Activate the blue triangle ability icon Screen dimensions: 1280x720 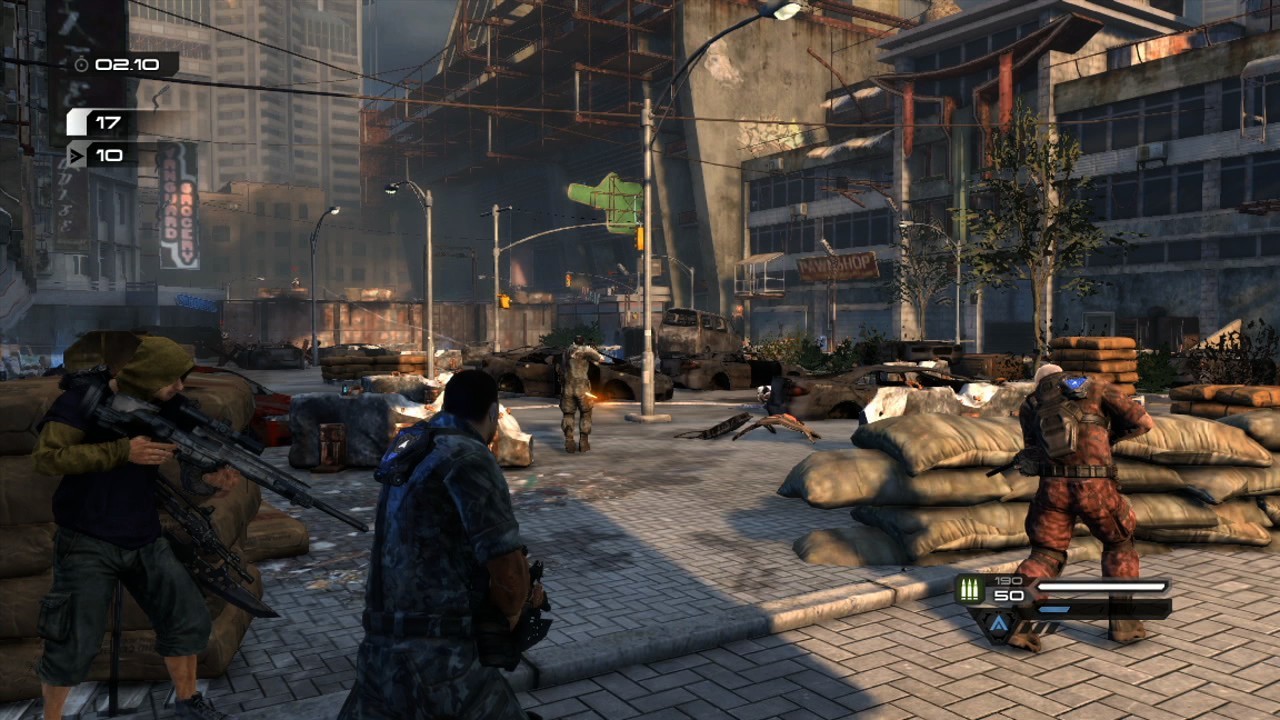click(999, 626)
